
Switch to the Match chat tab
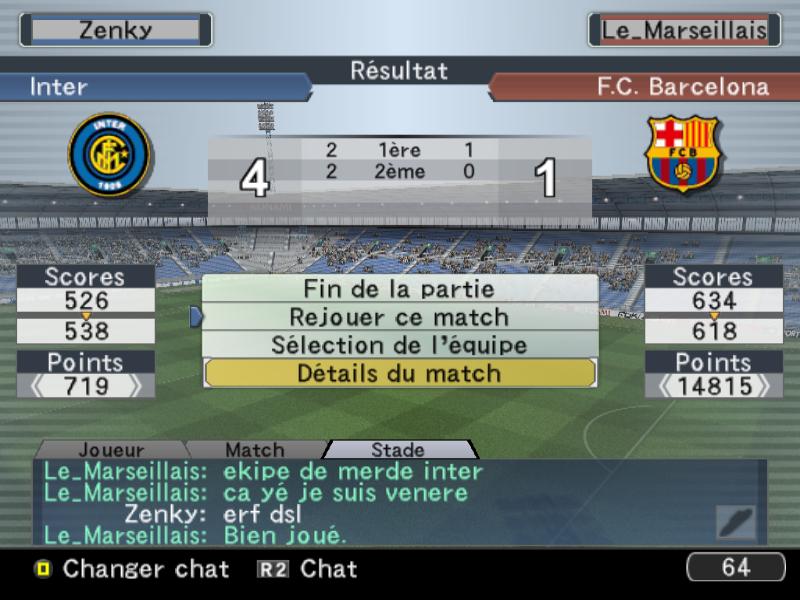click(254, 451)
